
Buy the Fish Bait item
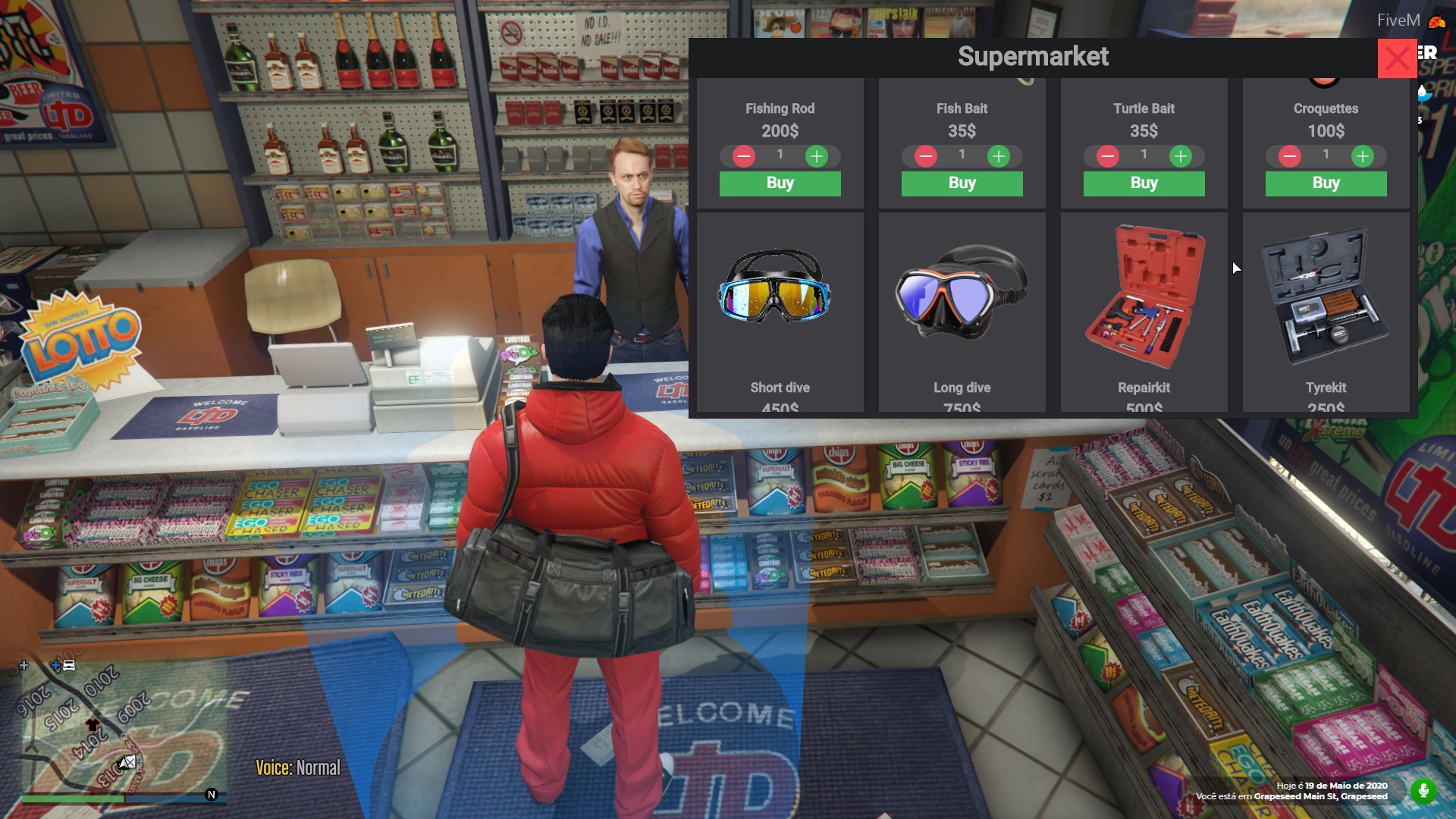click(962, 184)
